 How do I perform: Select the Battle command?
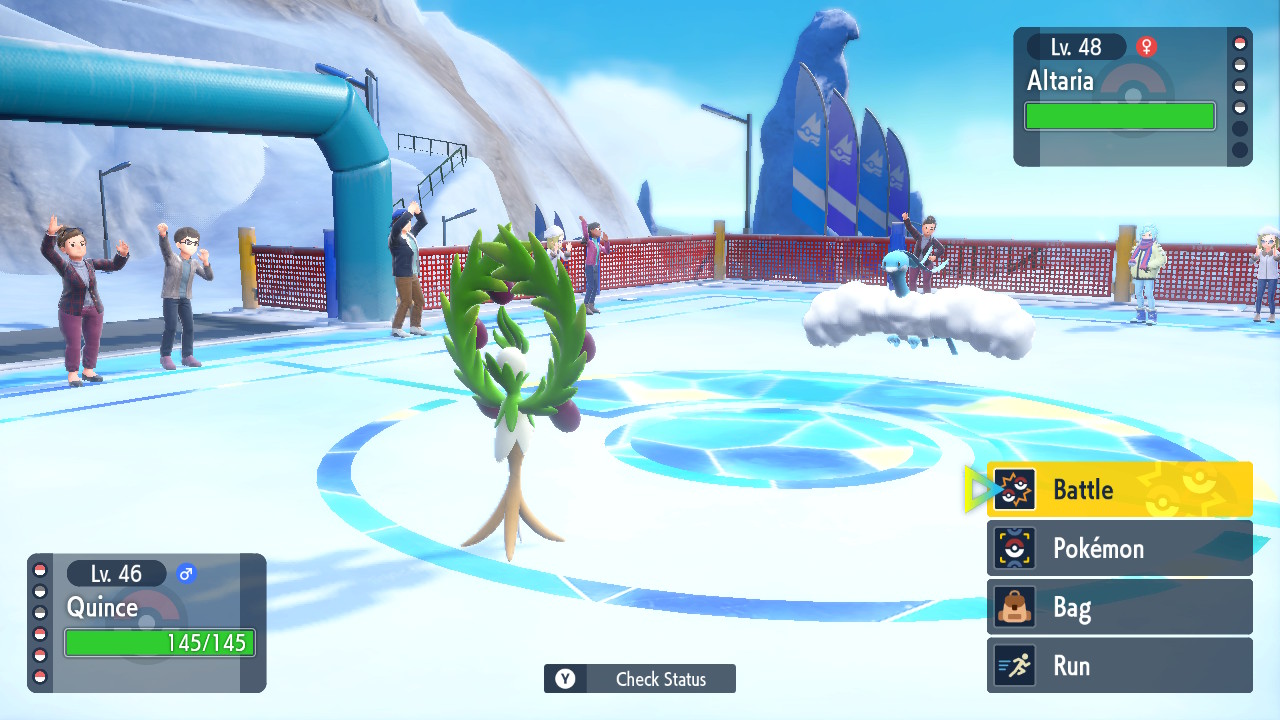(1118, 489)
